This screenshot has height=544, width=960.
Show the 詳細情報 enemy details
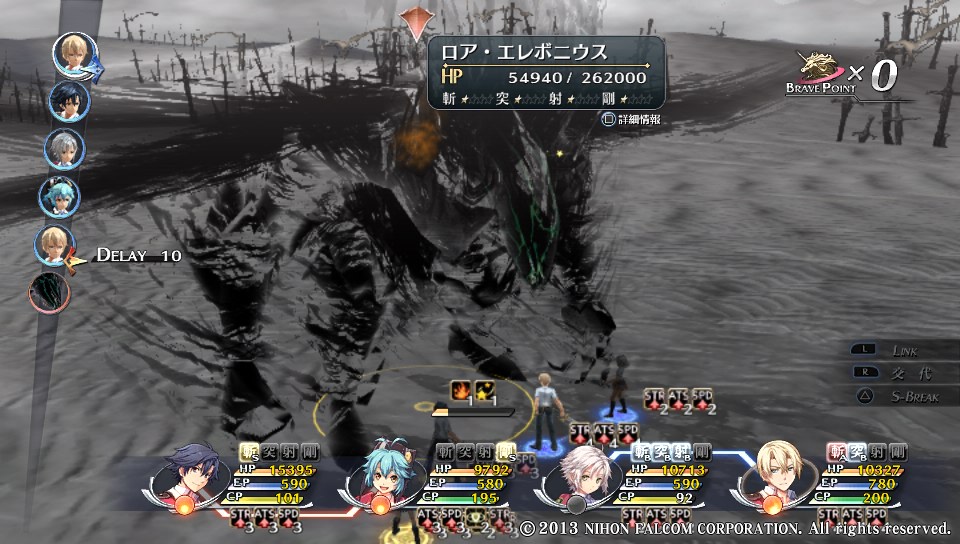click(632, 119)
